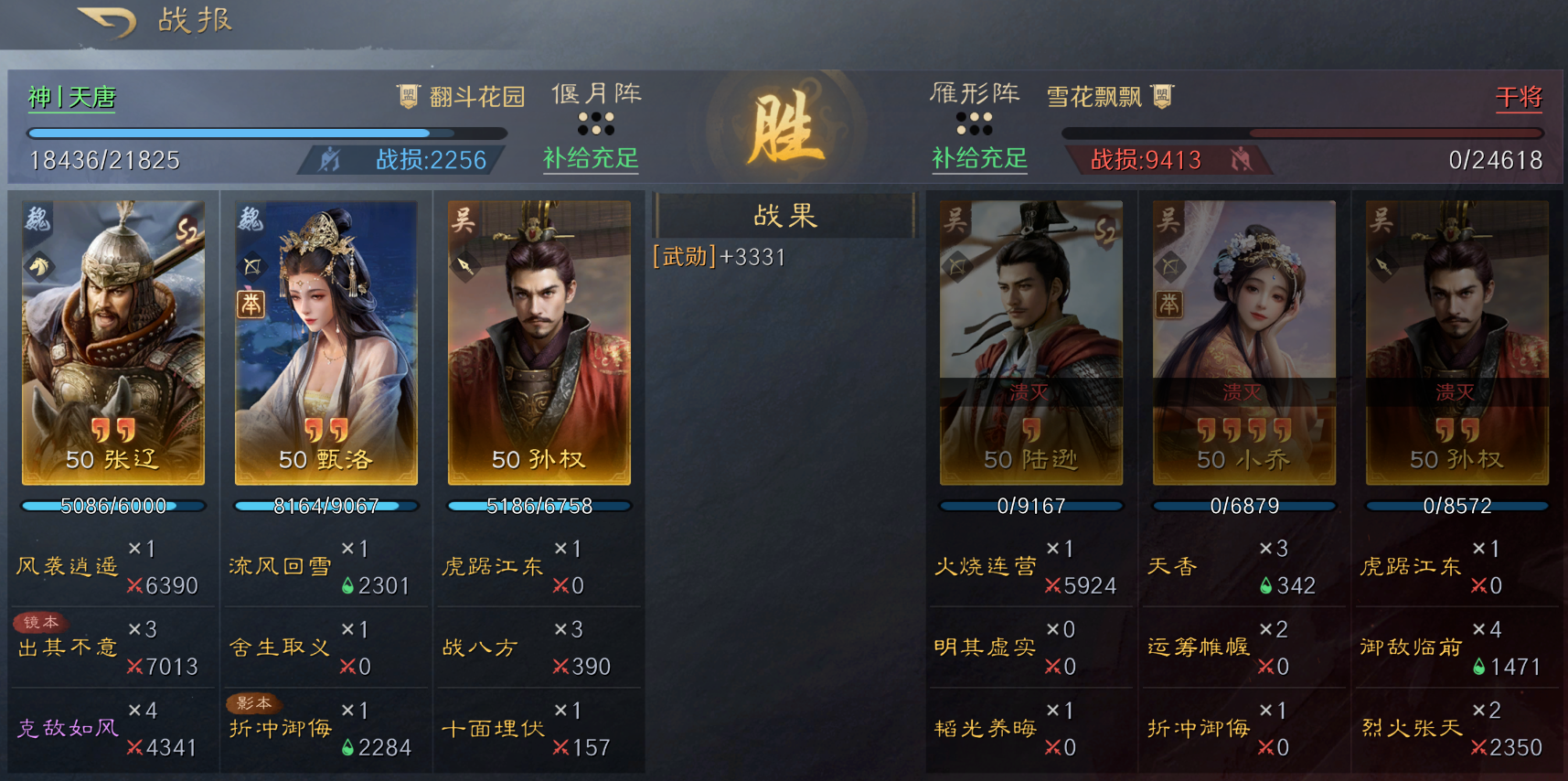Click the 盟 emblem after 雪花飘飘

tap(1163, 94)
